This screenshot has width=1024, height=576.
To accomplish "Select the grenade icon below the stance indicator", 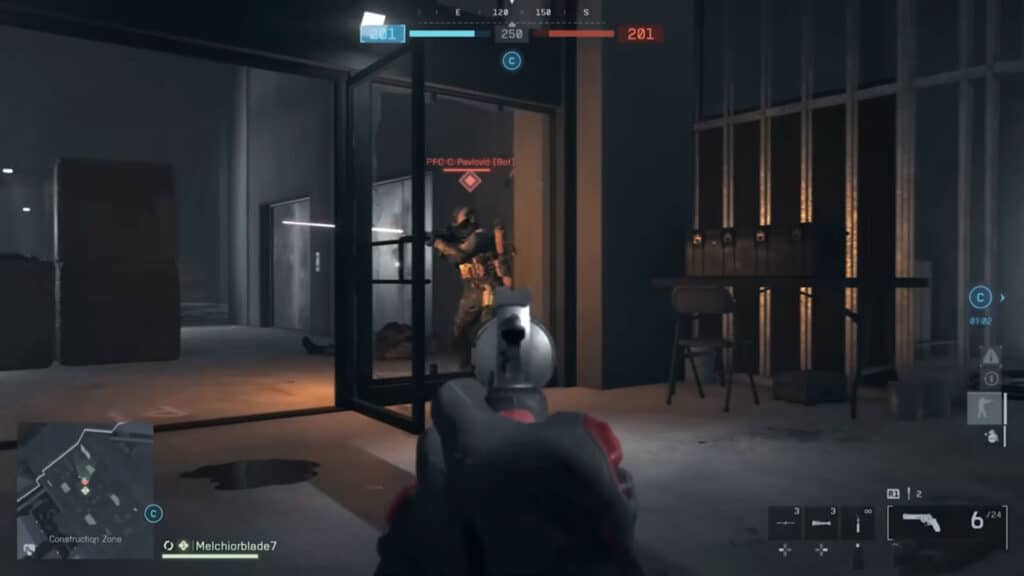I will pyautogui.click(x=992, y=436).
